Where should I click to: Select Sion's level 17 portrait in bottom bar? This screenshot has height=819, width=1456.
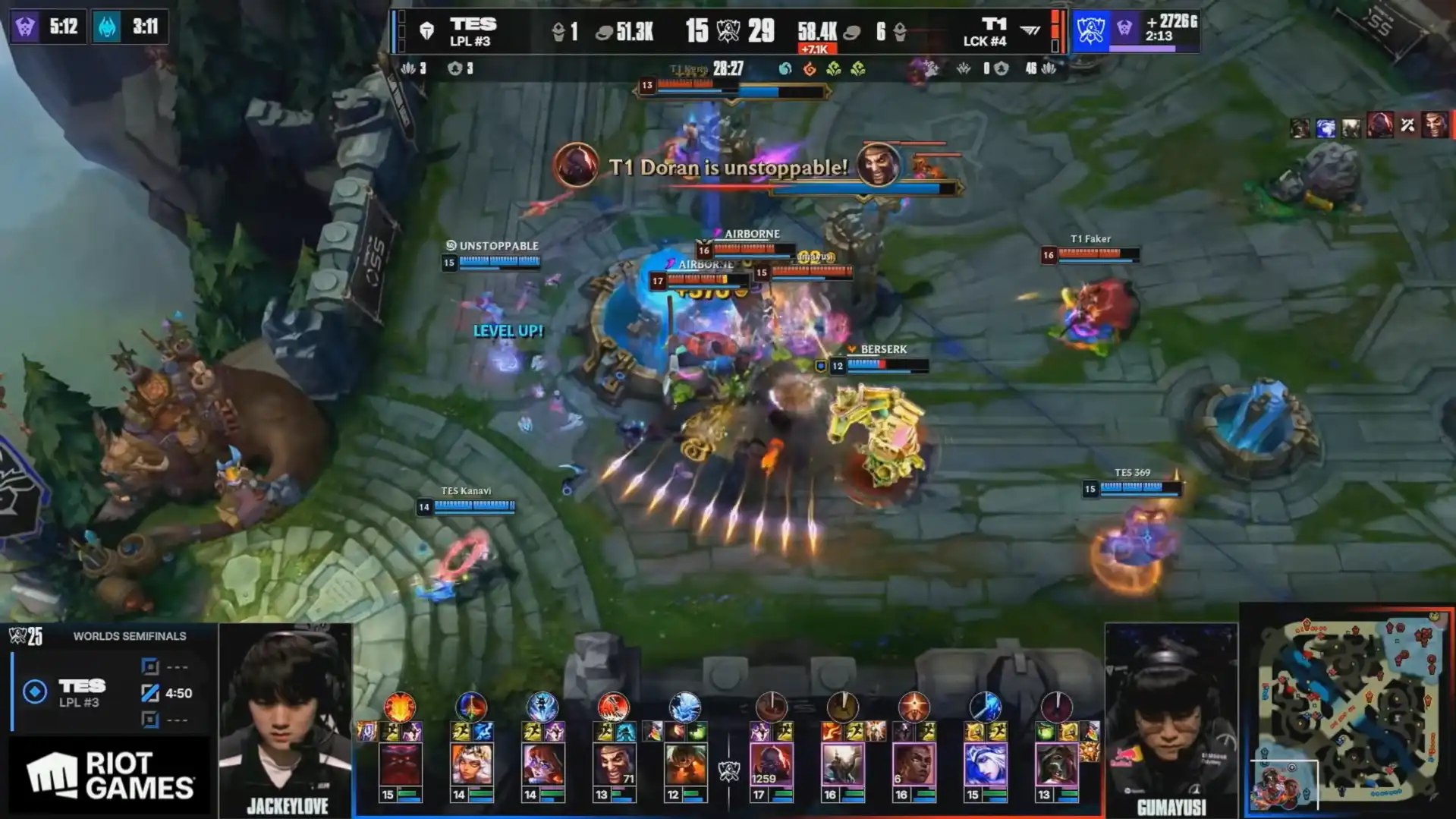pos(771,765)
